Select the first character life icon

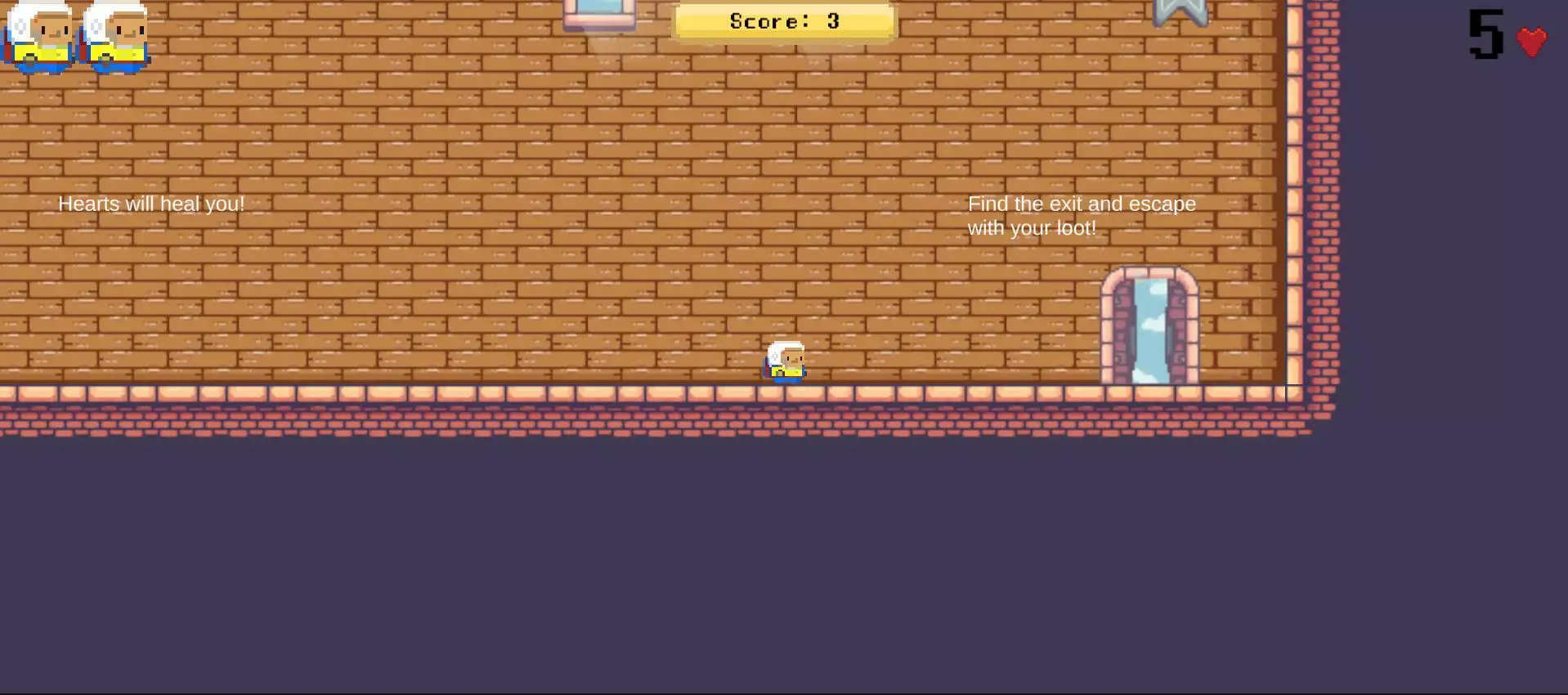coord(39,34)
